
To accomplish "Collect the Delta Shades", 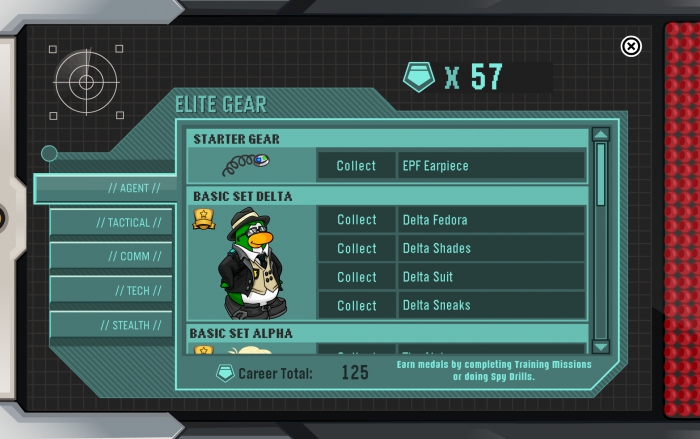I will pos(356,248).
